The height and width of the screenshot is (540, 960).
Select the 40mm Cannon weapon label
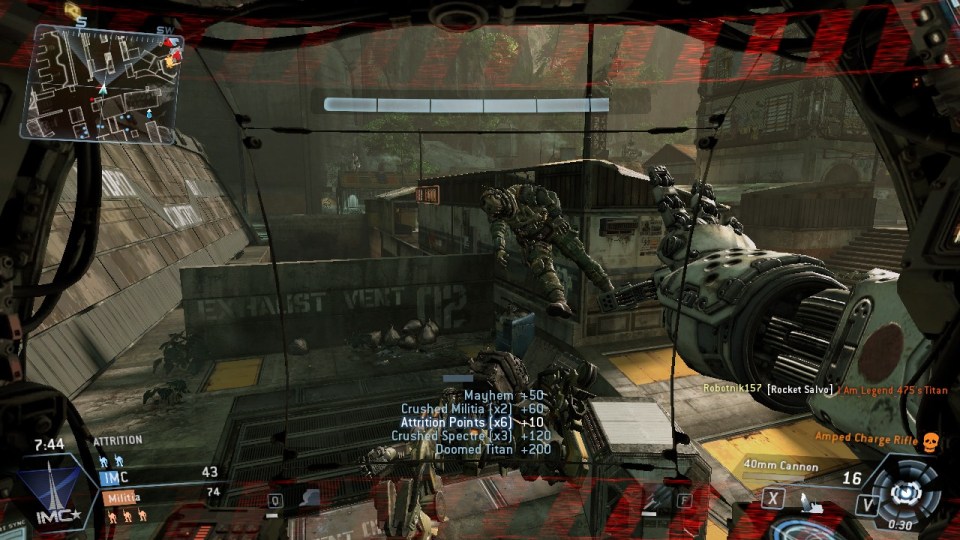781,466
